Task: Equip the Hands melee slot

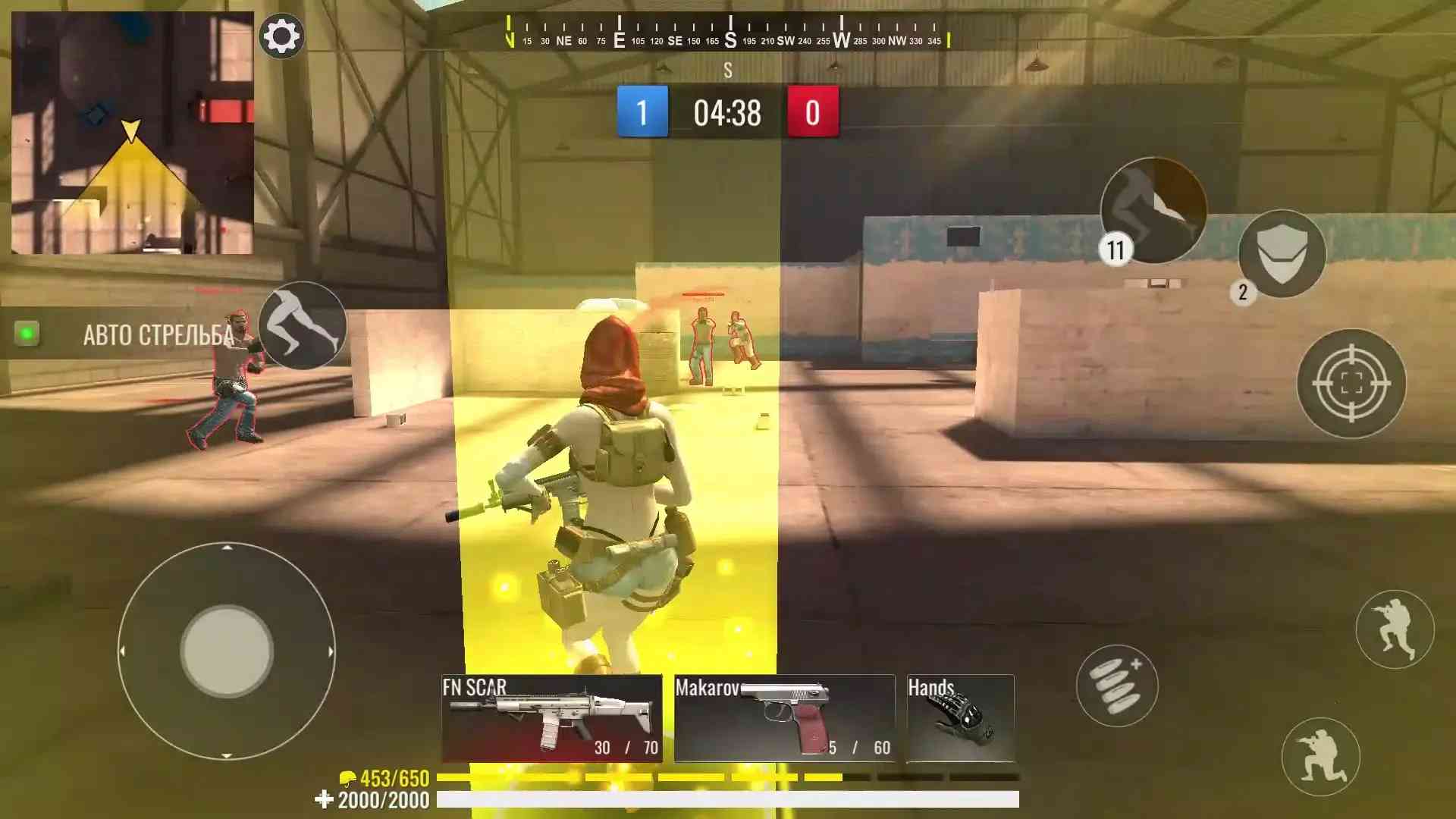Action: 960,718
